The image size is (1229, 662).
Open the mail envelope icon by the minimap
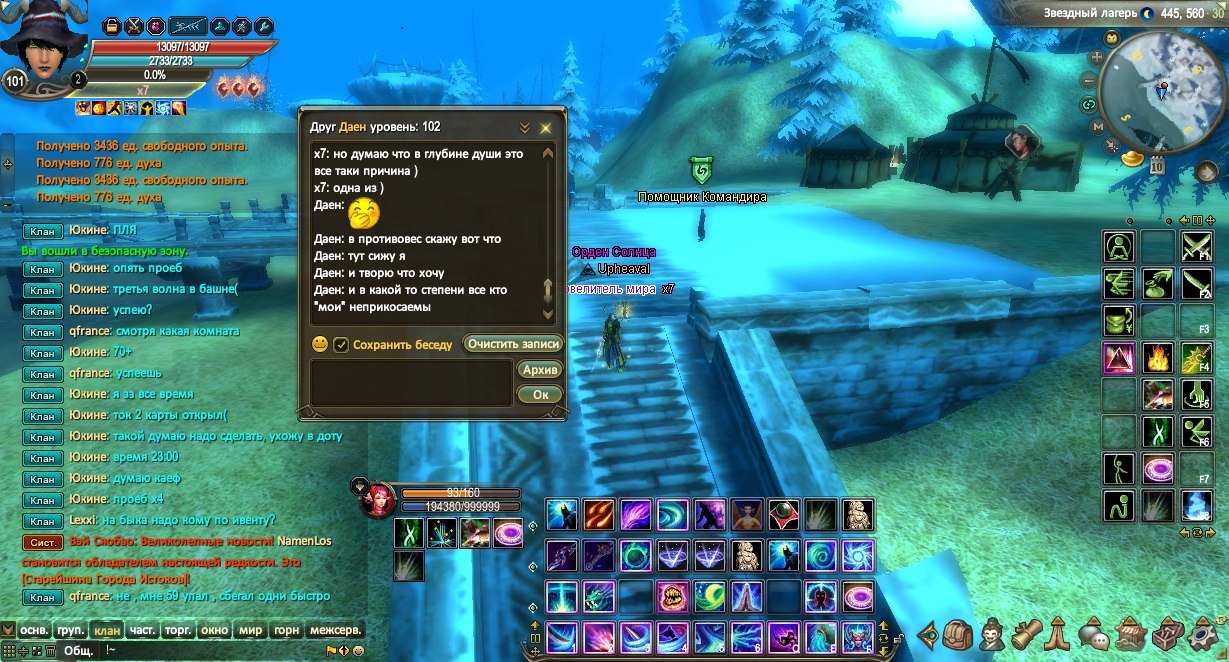pyautogui.click(x=1111, y=38)
